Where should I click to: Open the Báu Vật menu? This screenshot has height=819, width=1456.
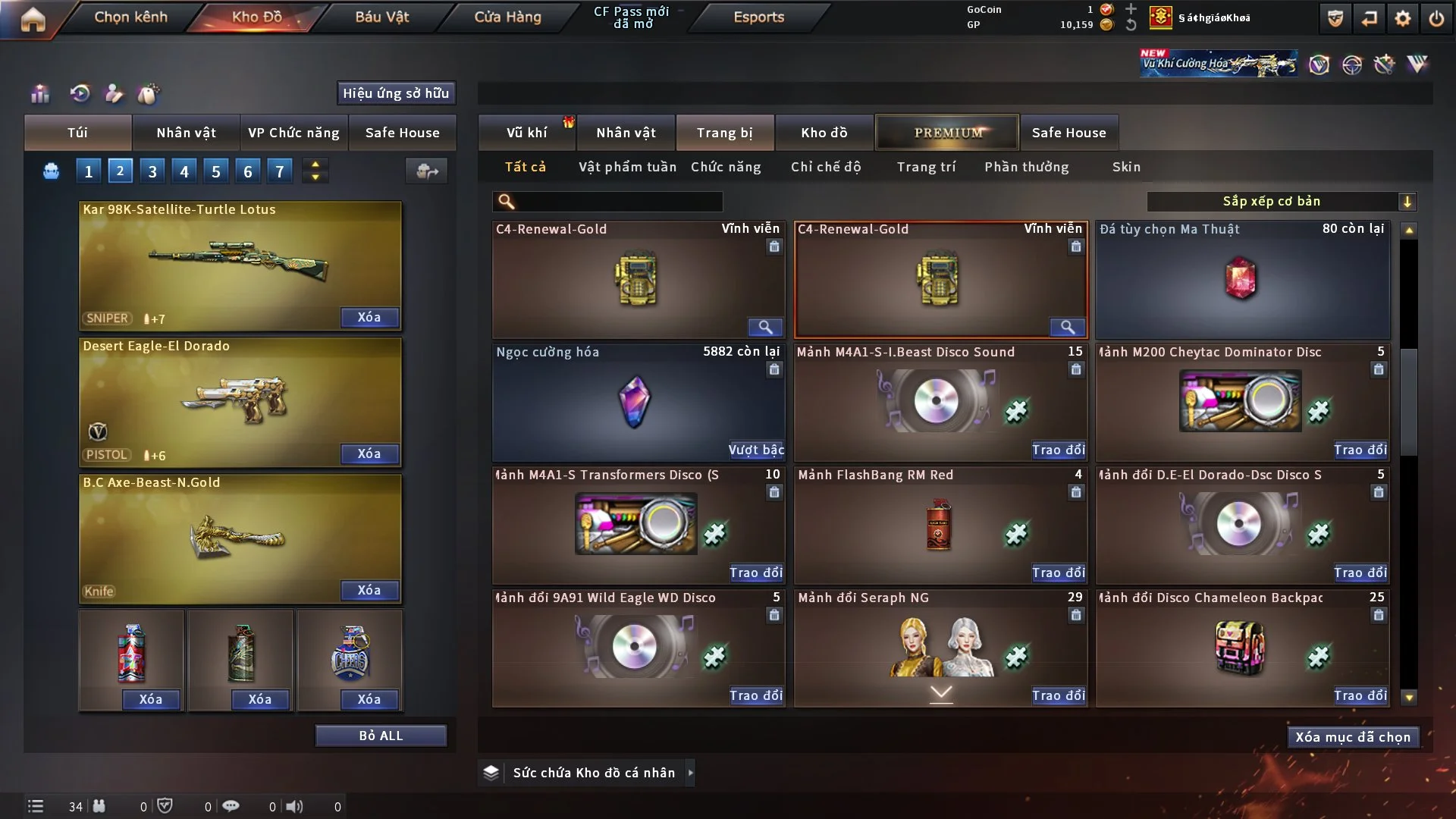(382, 17)
